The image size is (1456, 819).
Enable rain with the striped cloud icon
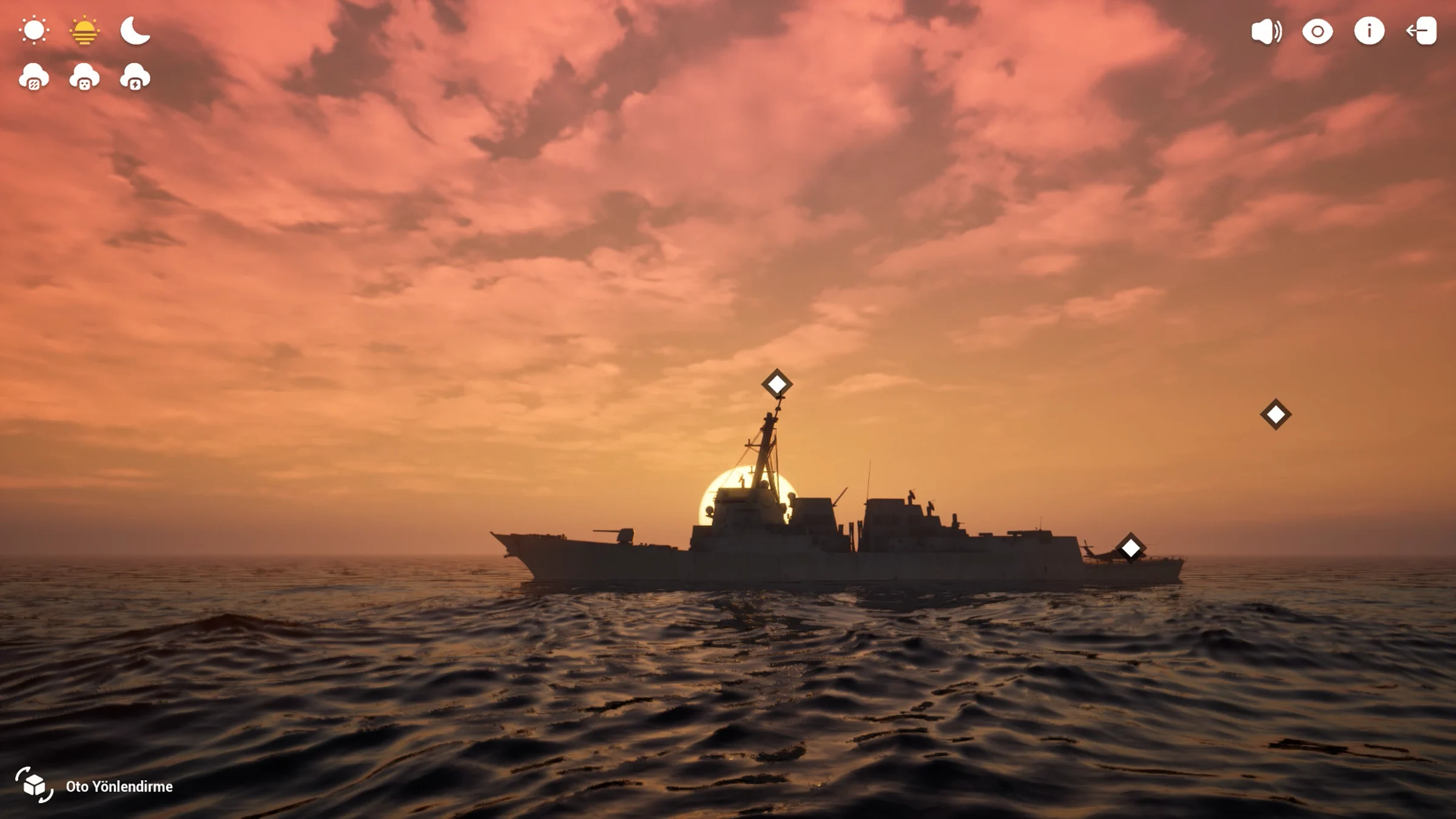[x=34, y=78]
